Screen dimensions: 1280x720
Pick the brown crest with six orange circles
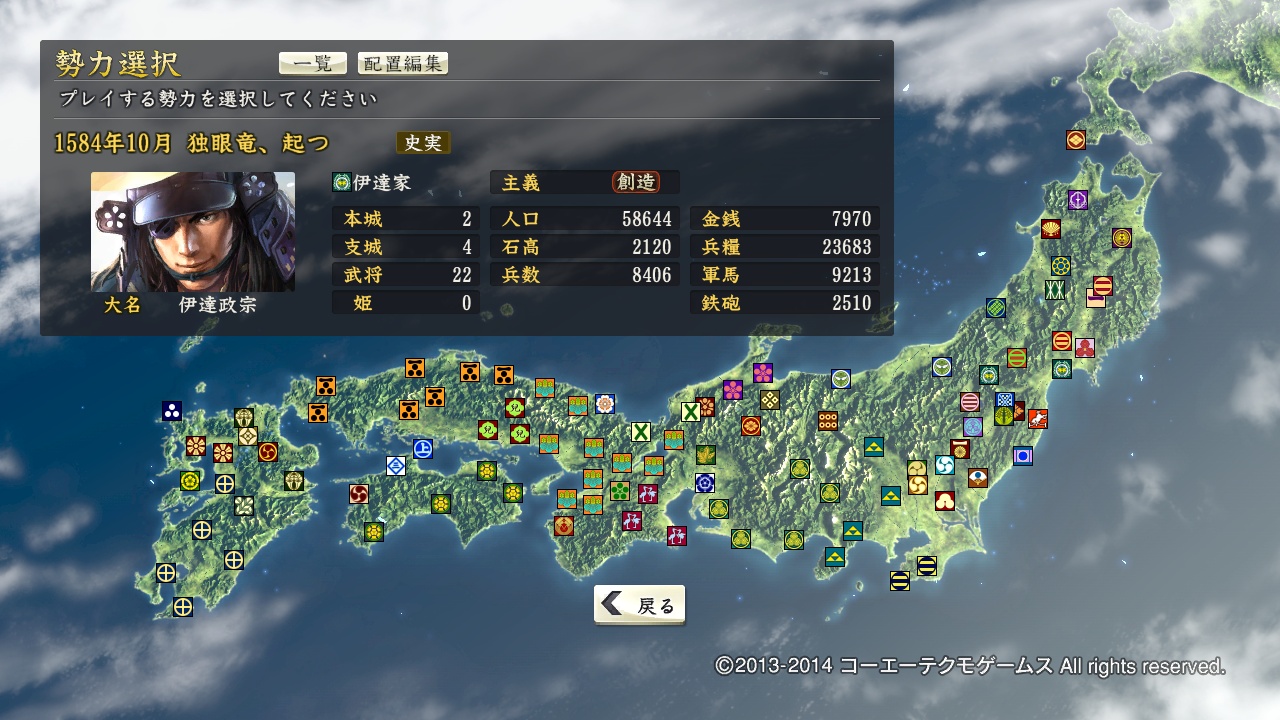click(828, 421)
